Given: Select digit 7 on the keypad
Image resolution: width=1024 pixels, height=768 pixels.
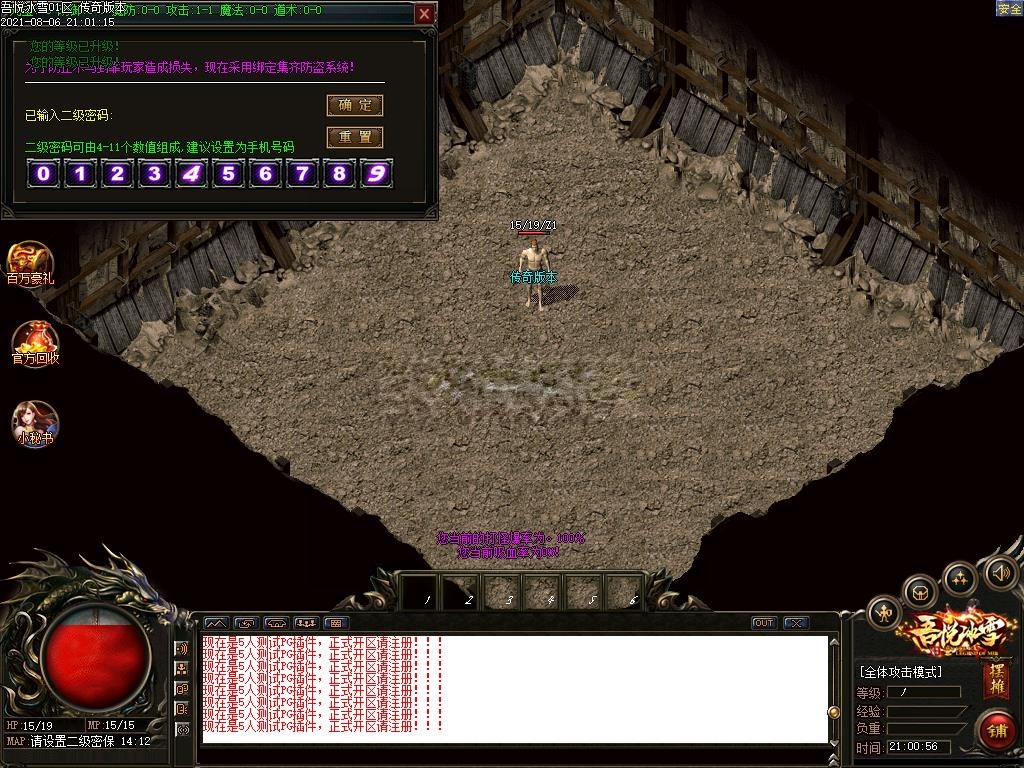Looking at the screenshot, I should click(302, 174).
